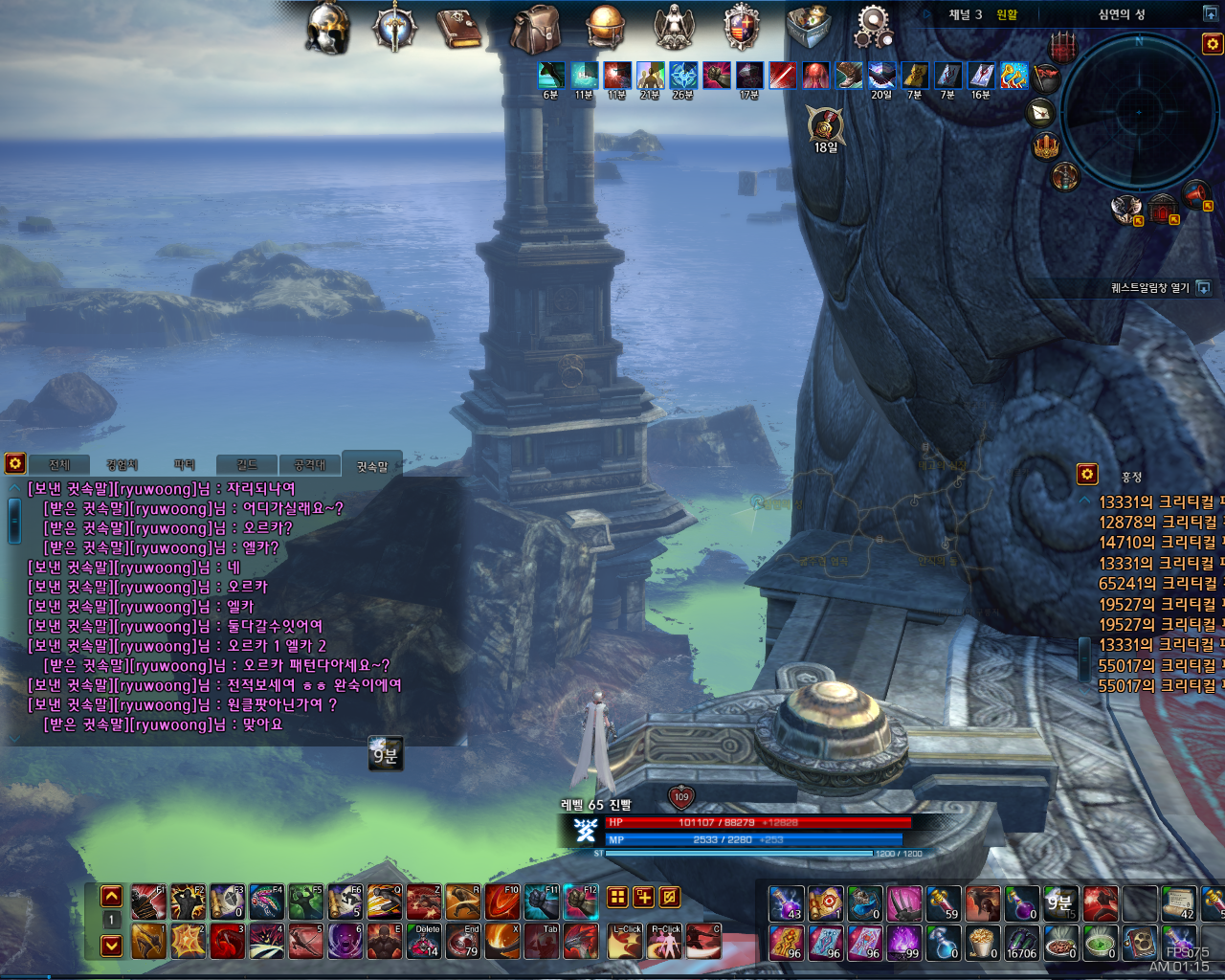The height and width of the screenshot is (980, 1225).
Task: Switch to the 공격대 chat tab
Action: pos(309,465)
